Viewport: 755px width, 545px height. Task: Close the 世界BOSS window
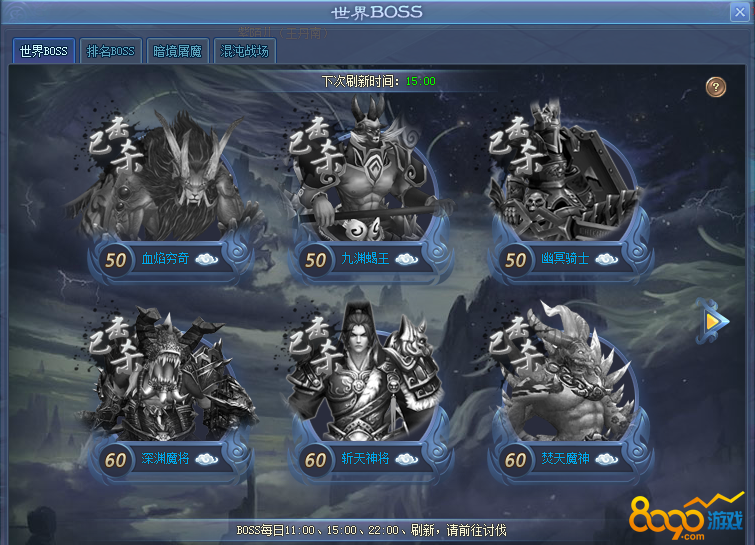(x=741, y=12)
